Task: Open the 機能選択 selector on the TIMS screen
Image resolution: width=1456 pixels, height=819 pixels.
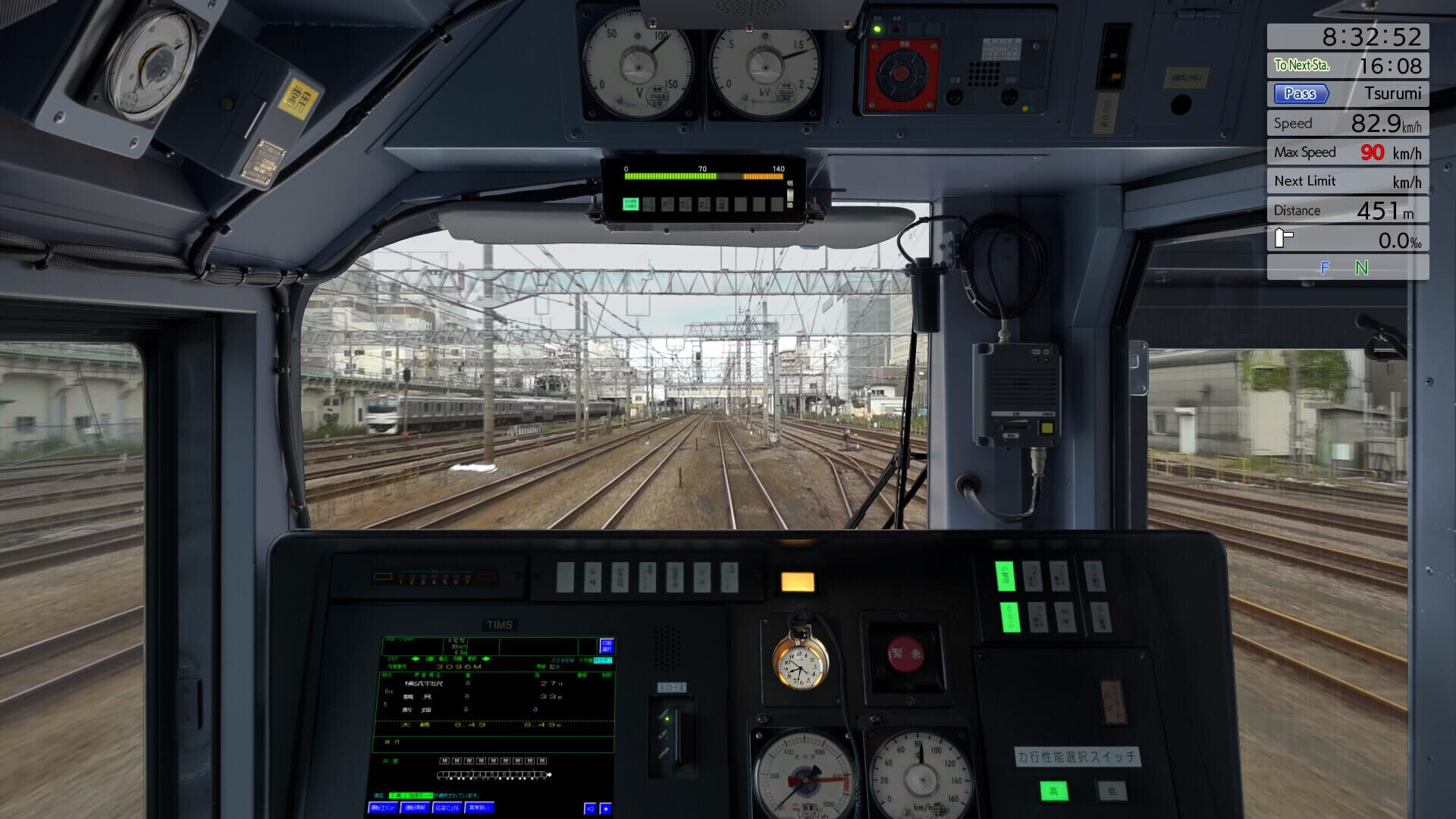Action: pos(607,645)
